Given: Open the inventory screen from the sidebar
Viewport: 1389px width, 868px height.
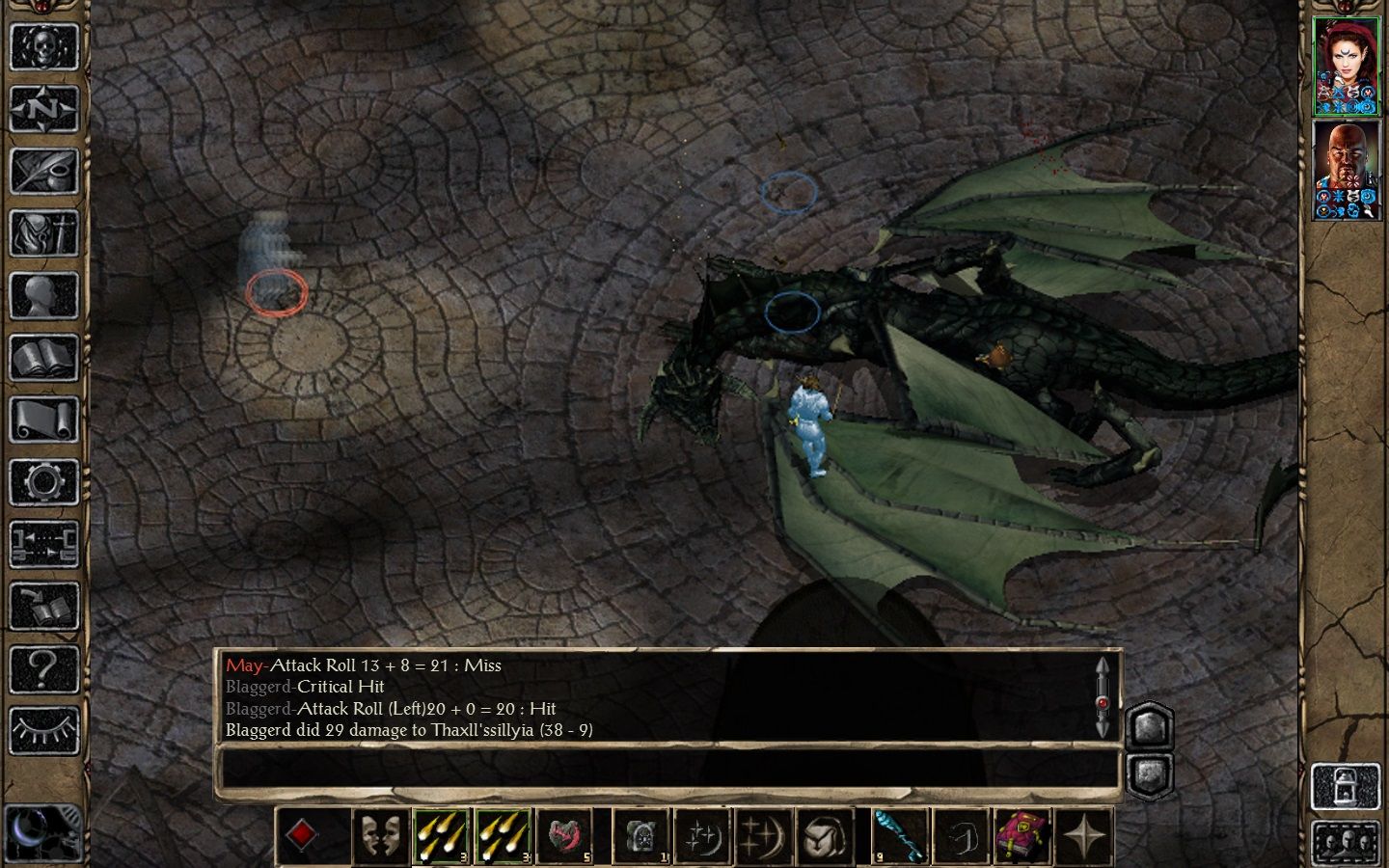Looking at the screenshot, I should 44,232.
